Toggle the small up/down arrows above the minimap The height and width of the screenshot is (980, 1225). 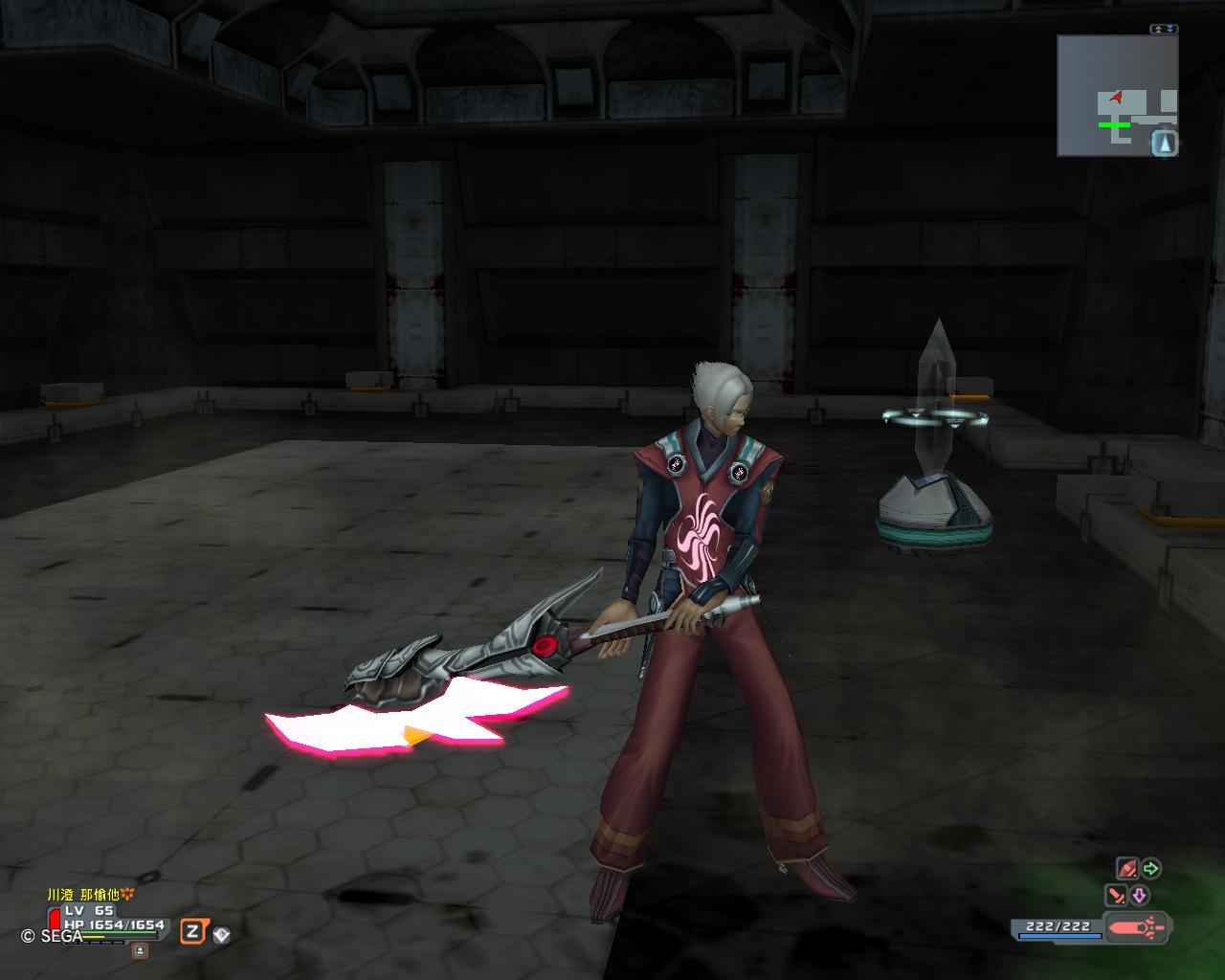click(1164, 30)
